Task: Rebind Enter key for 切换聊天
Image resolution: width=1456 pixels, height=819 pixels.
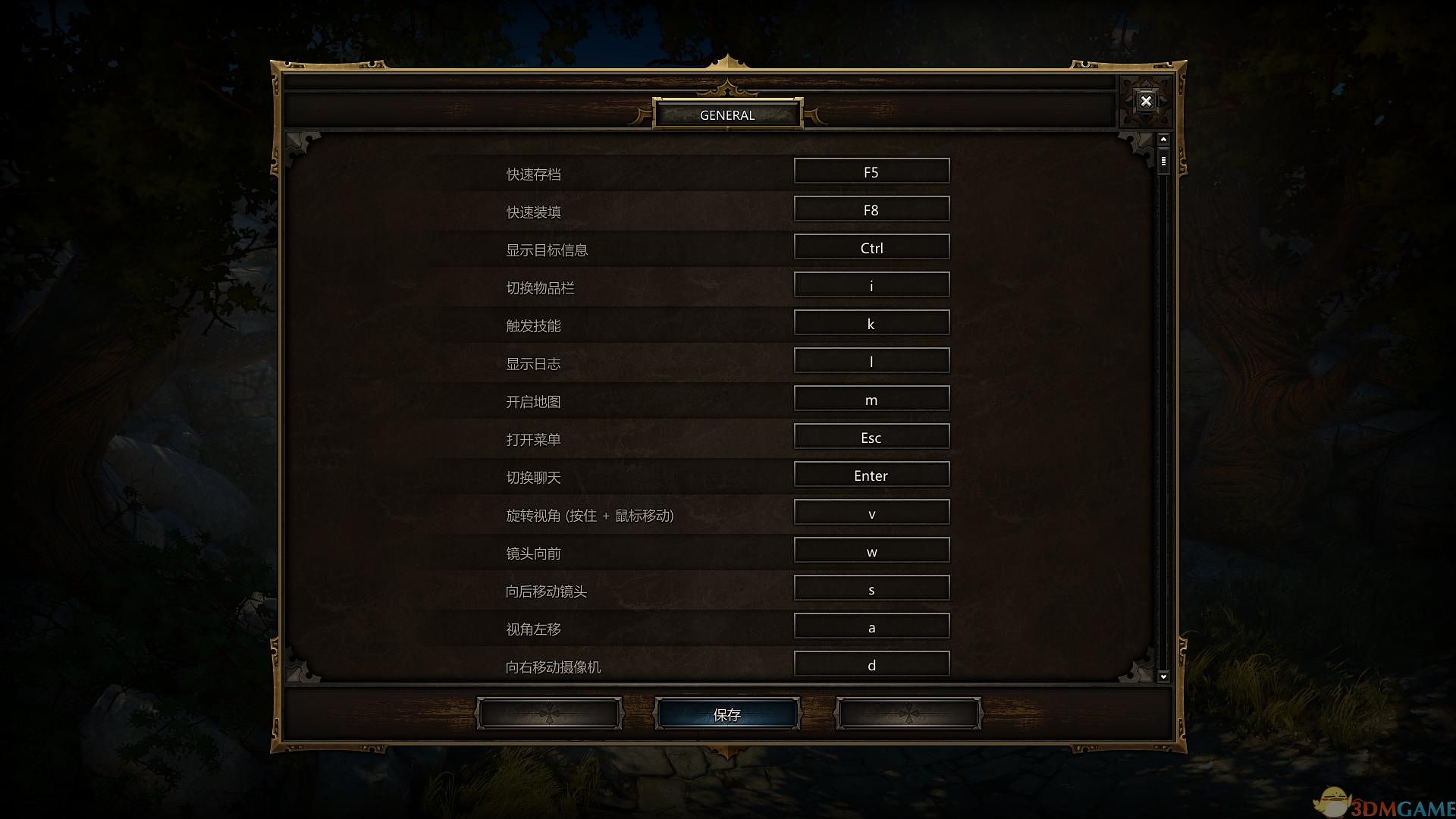Action: pos(871,474)
